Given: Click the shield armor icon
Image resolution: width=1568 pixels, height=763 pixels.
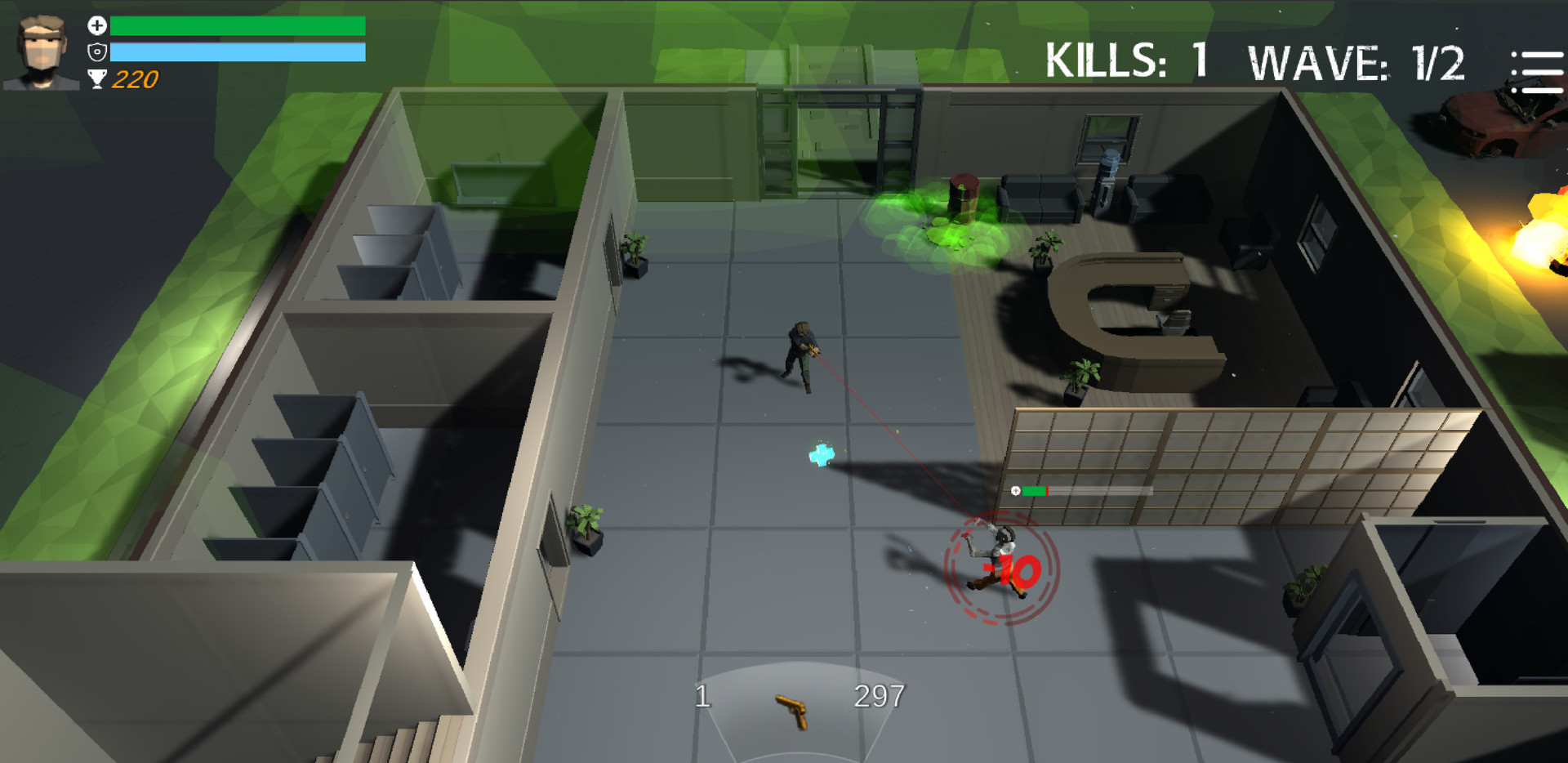Looking at the screenshot, I should 96,51.
